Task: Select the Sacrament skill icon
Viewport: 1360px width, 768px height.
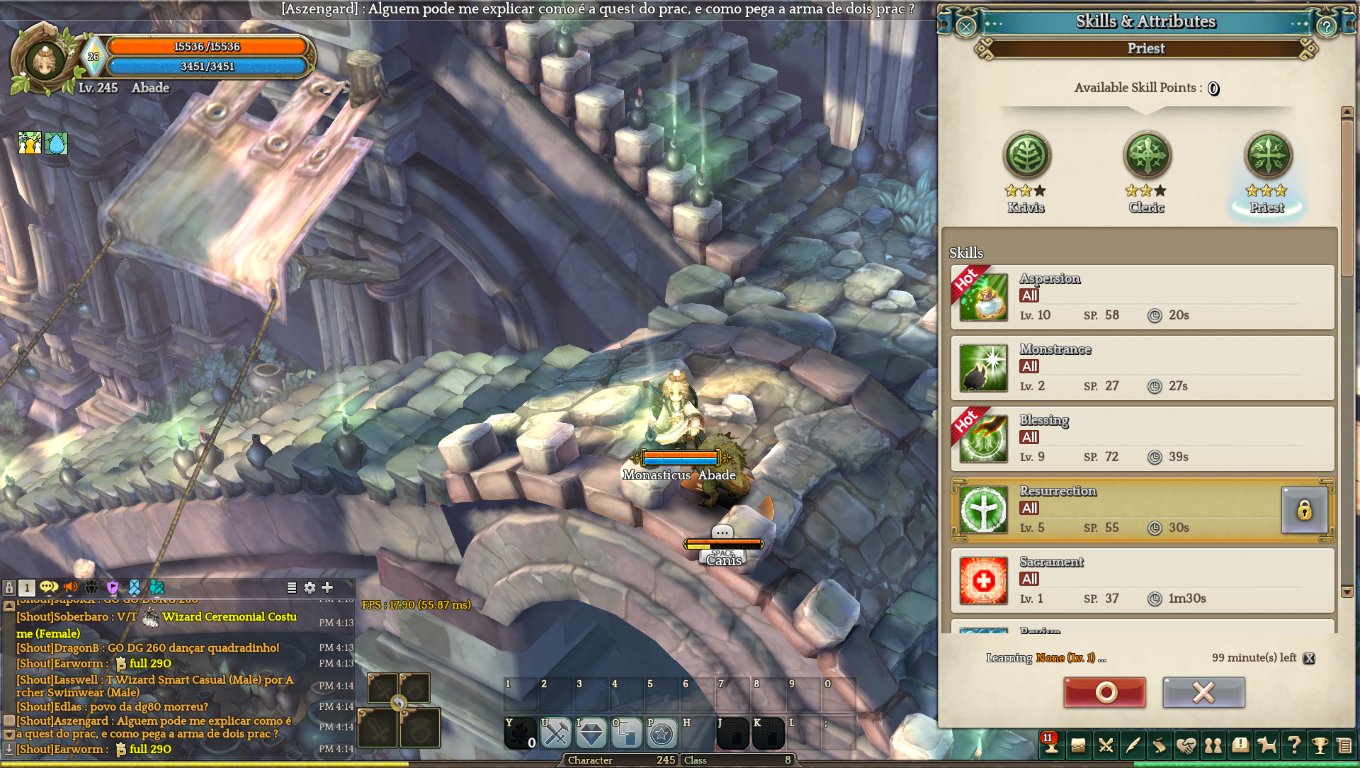Action: click(983, 580)
